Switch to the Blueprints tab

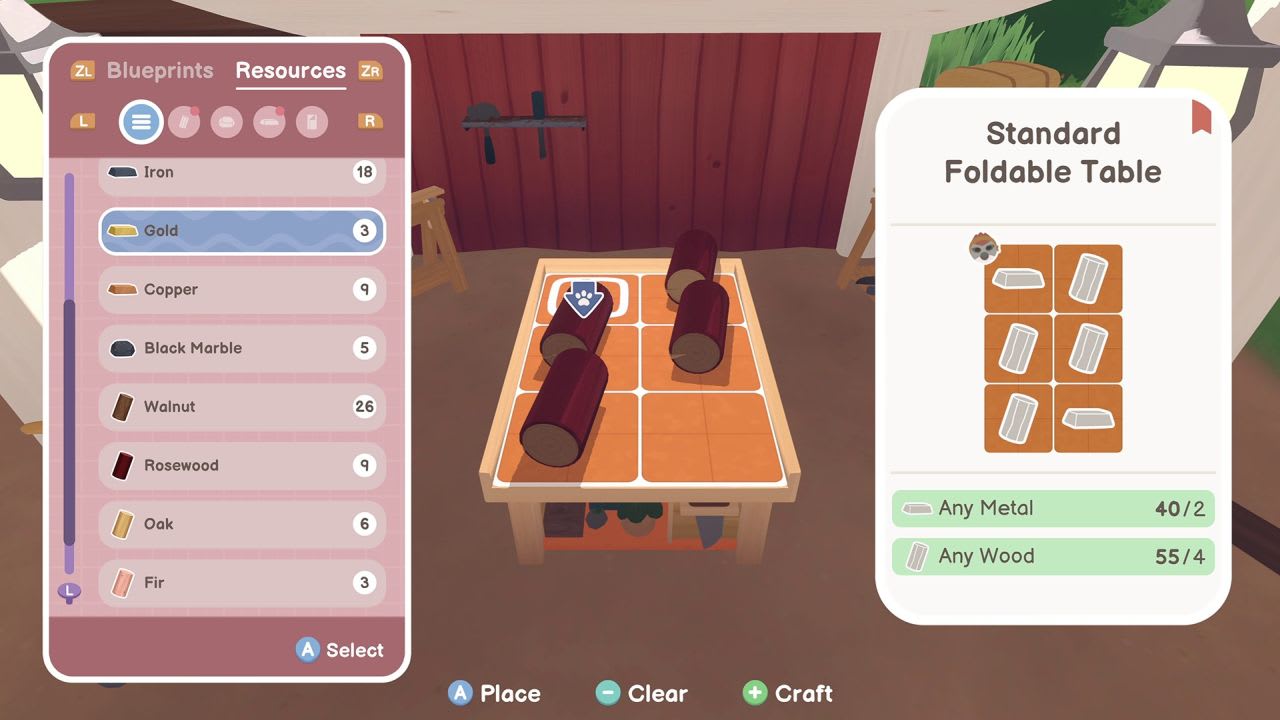pos(160,70)
